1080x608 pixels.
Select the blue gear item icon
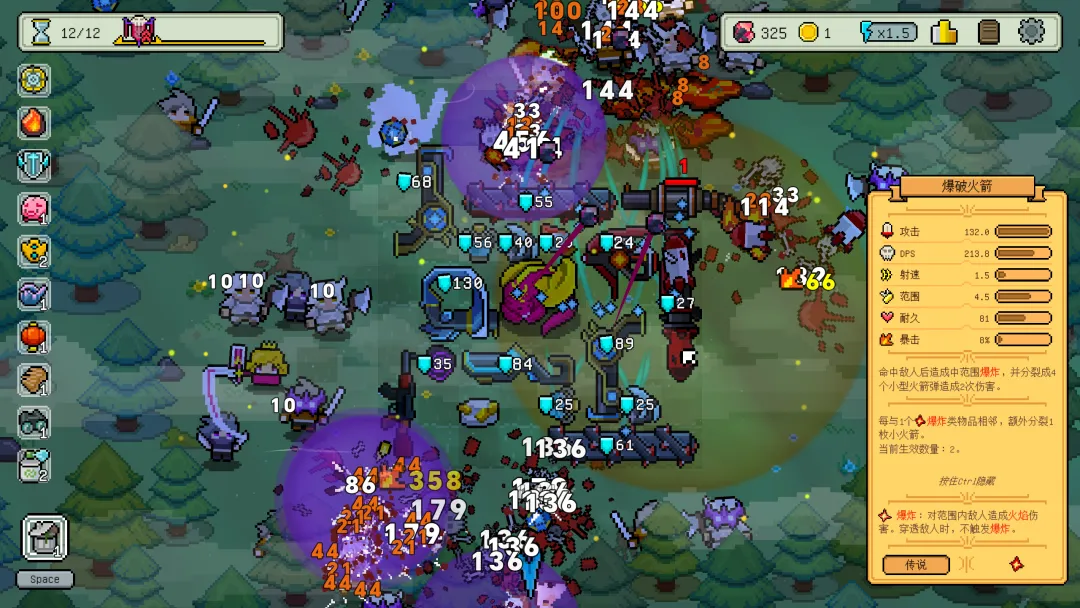click(x=34, y=80)
